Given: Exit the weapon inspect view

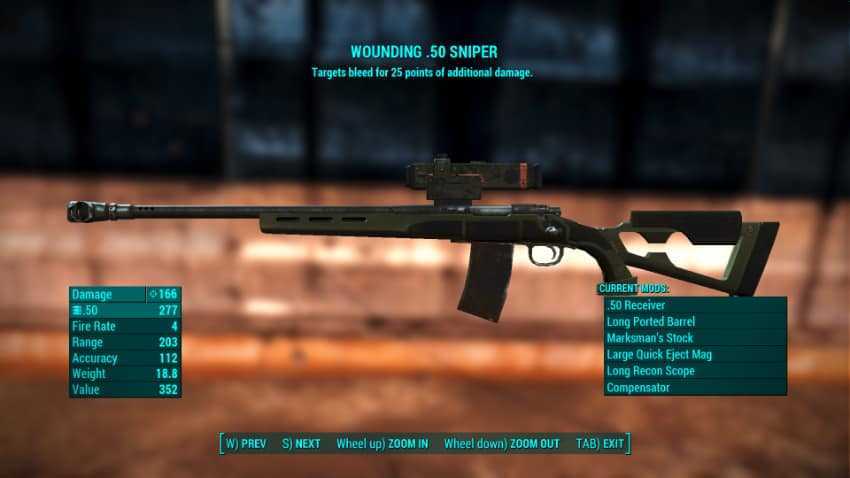Looking at the screenshot, I should tap(600, 444).
